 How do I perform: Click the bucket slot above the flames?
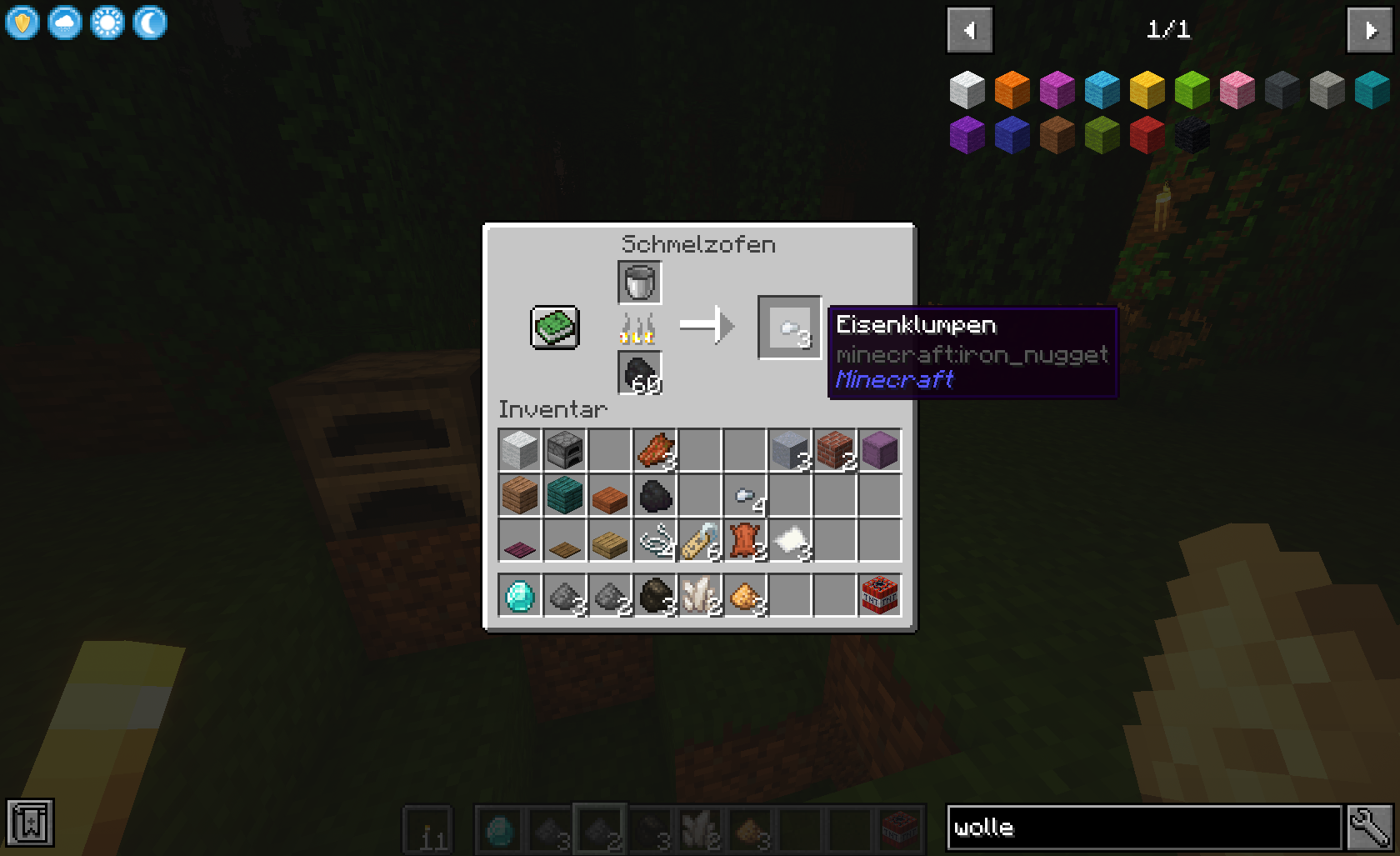tap(638, 282)
